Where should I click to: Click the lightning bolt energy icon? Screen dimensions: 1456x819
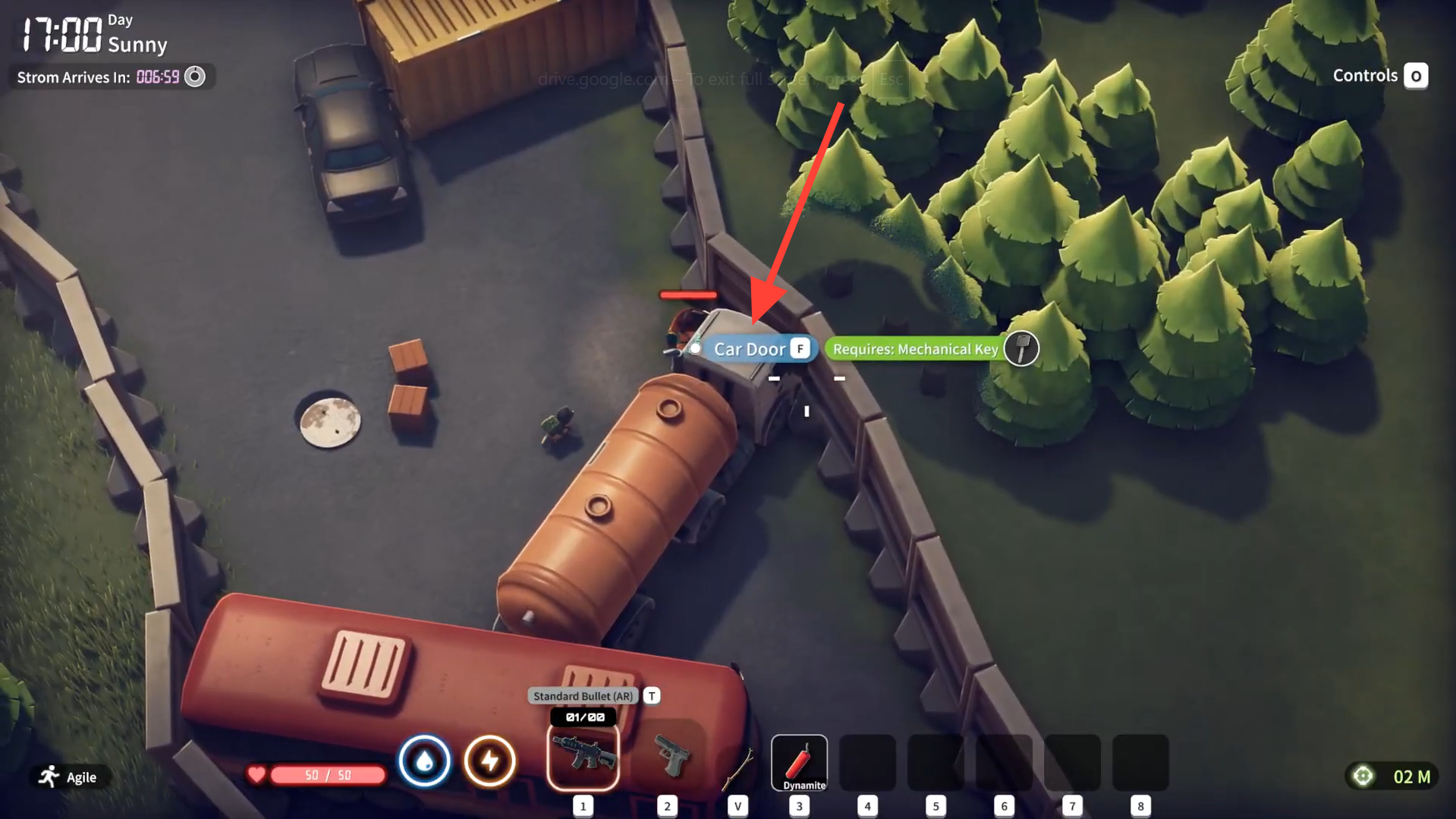click(490, 761)
